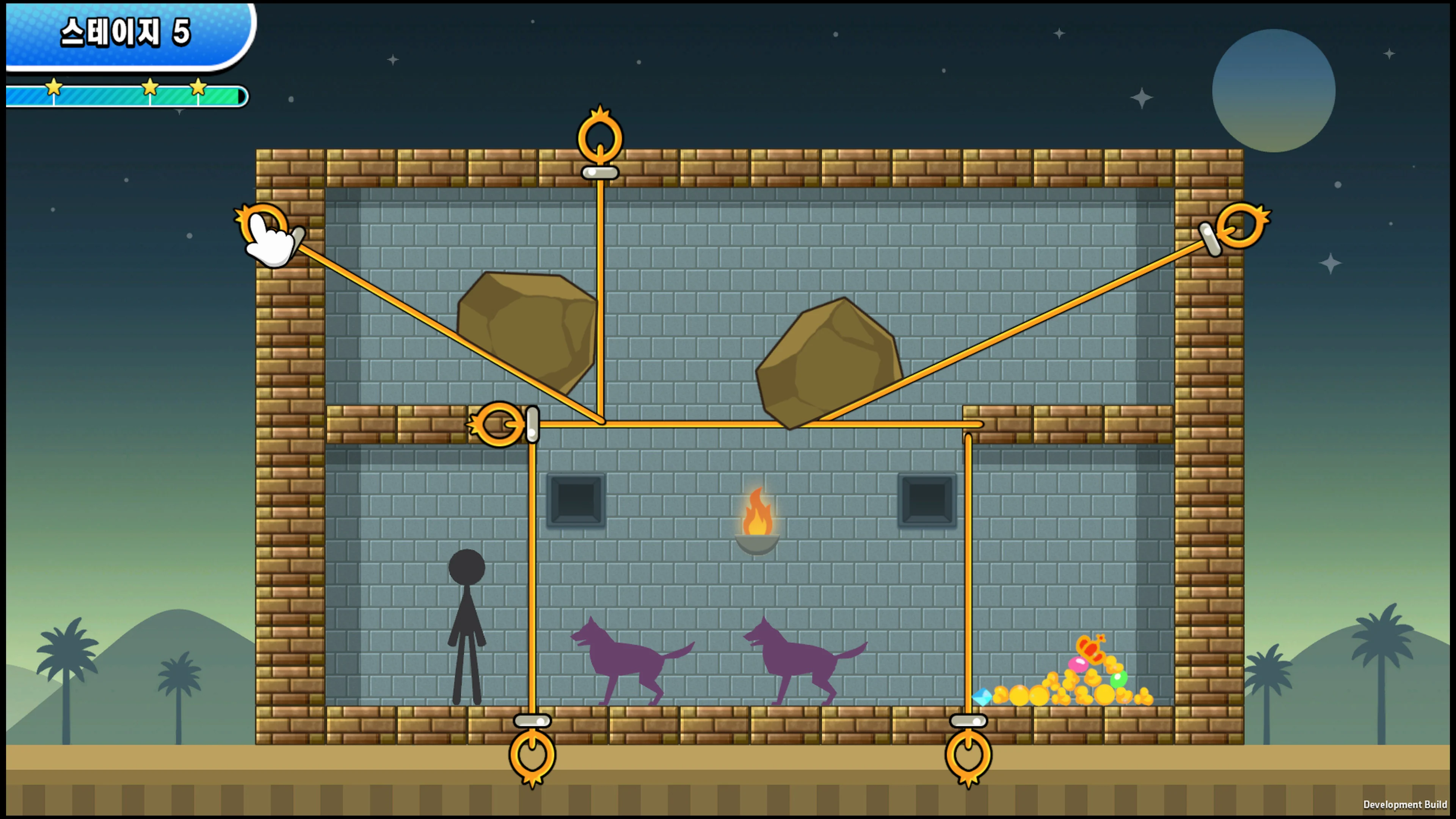Screen dimensions: 1456x819
Task: Click the third star on the progress bar
Action: [x=198, y=88]
